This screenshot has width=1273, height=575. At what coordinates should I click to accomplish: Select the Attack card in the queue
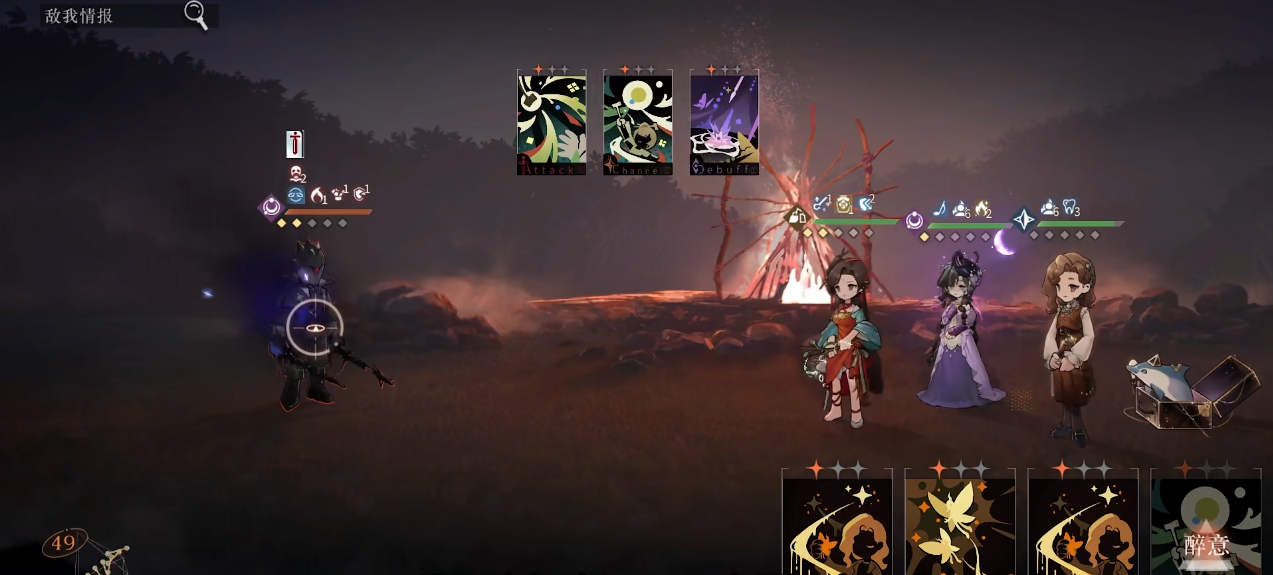tap(551, 123)
